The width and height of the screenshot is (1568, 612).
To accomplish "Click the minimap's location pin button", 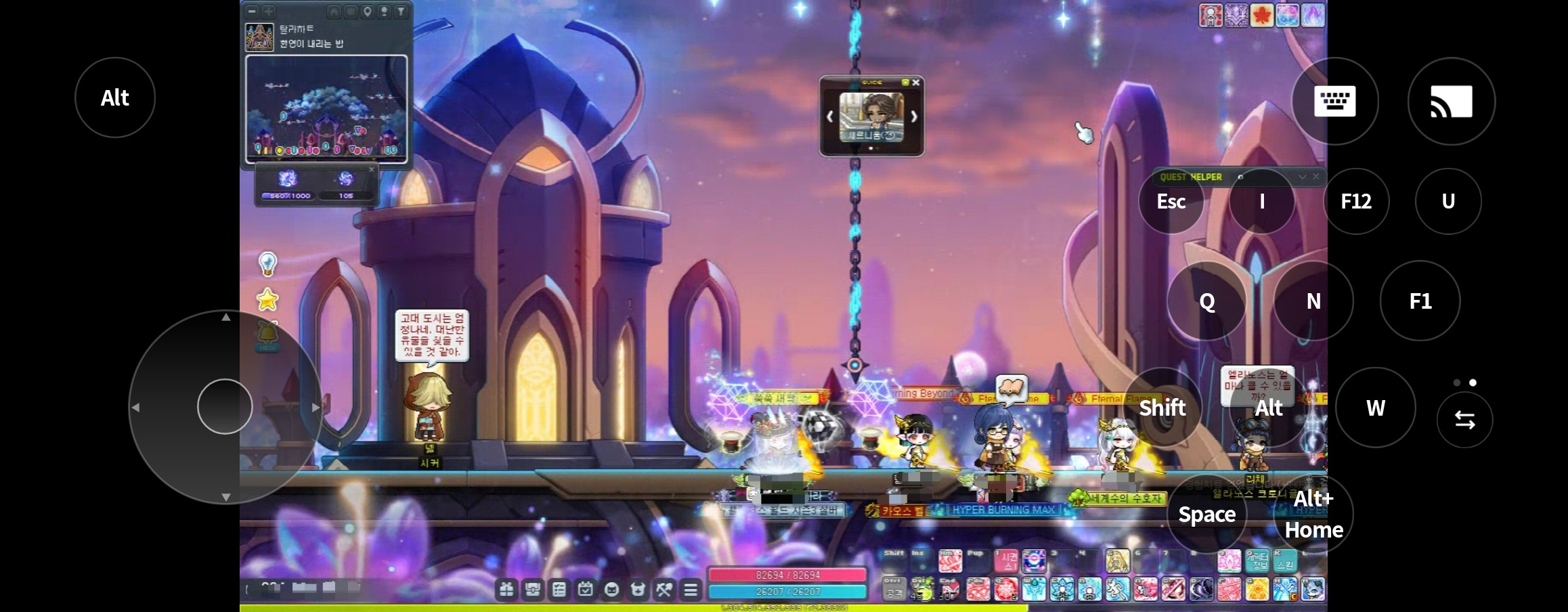I will click(x=368, y=11).
